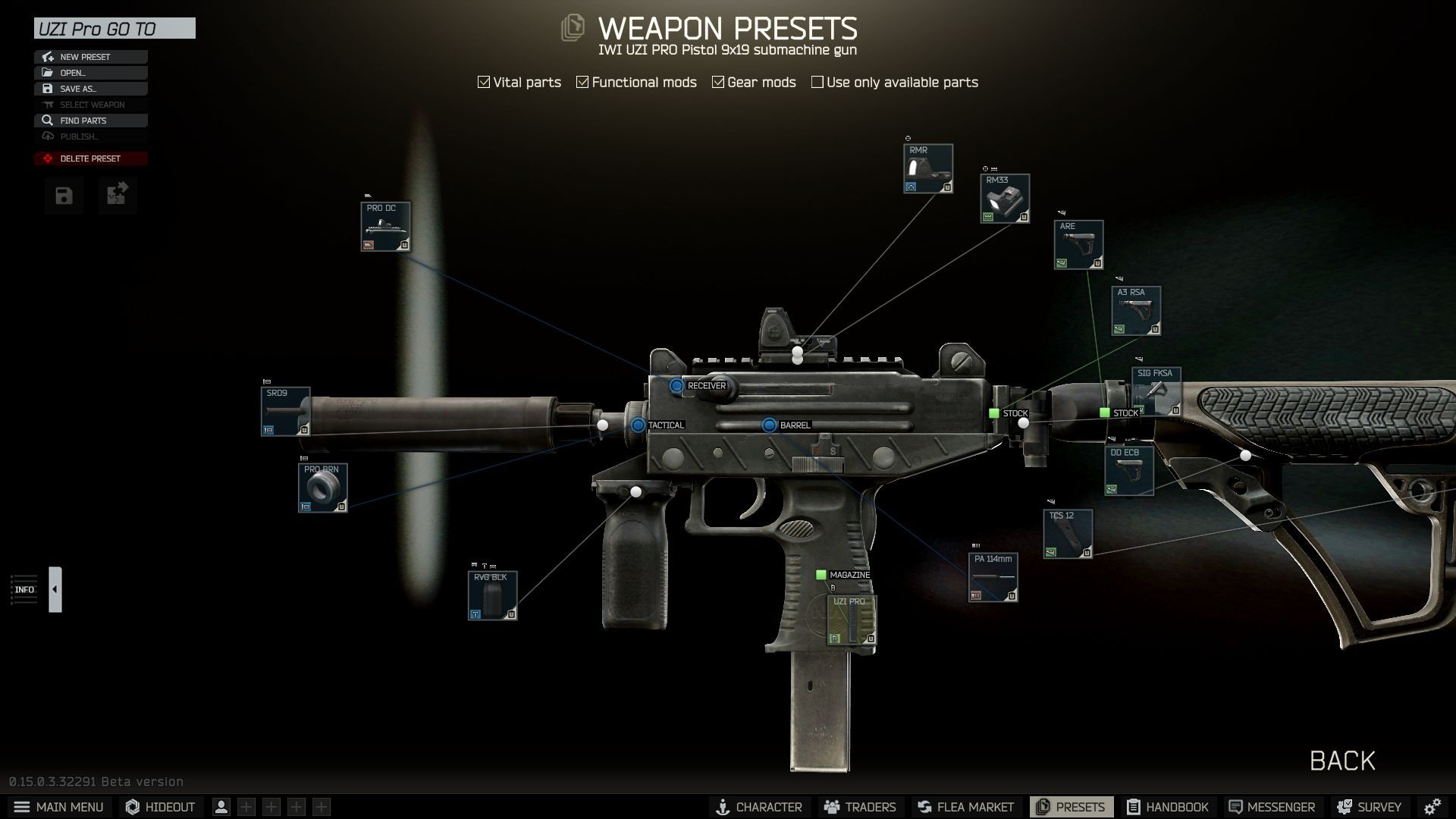Switch to the HANDBOOK tab
This screenshot has height=819, width=1456.
[1168, 806]
